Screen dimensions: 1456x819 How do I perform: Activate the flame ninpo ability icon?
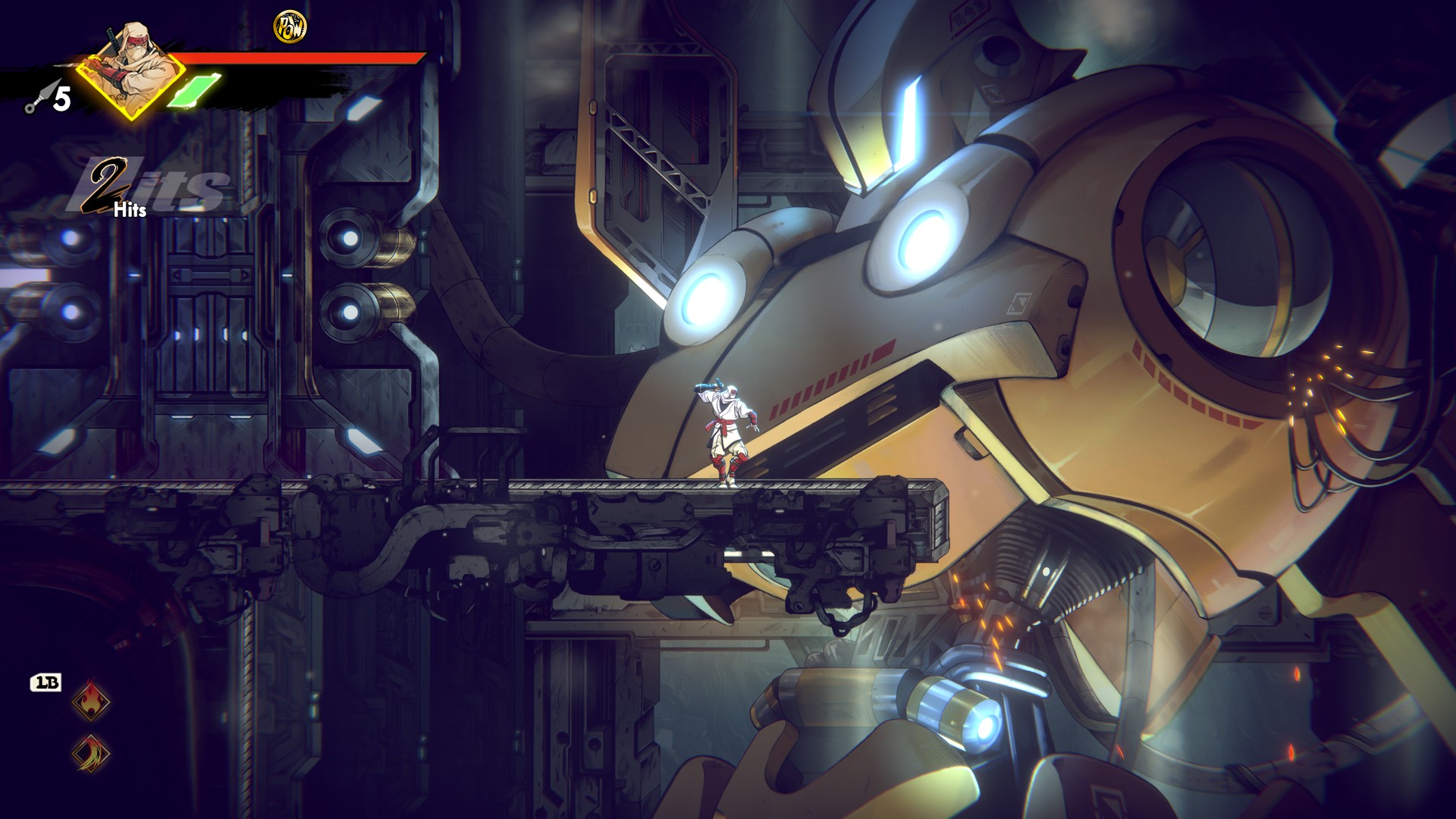pos(91,701)
